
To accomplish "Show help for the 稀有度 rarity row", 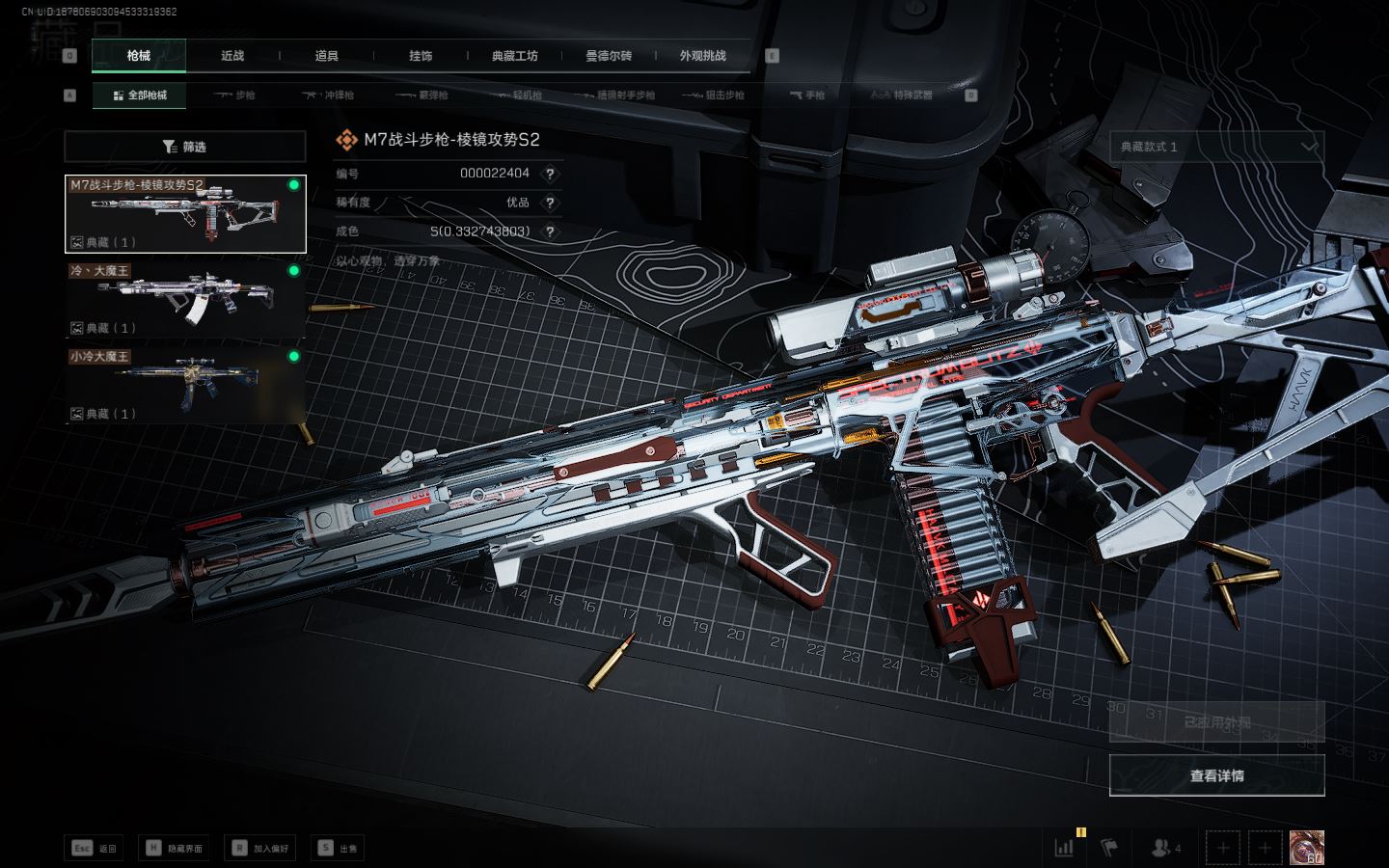I will point(550,203).
